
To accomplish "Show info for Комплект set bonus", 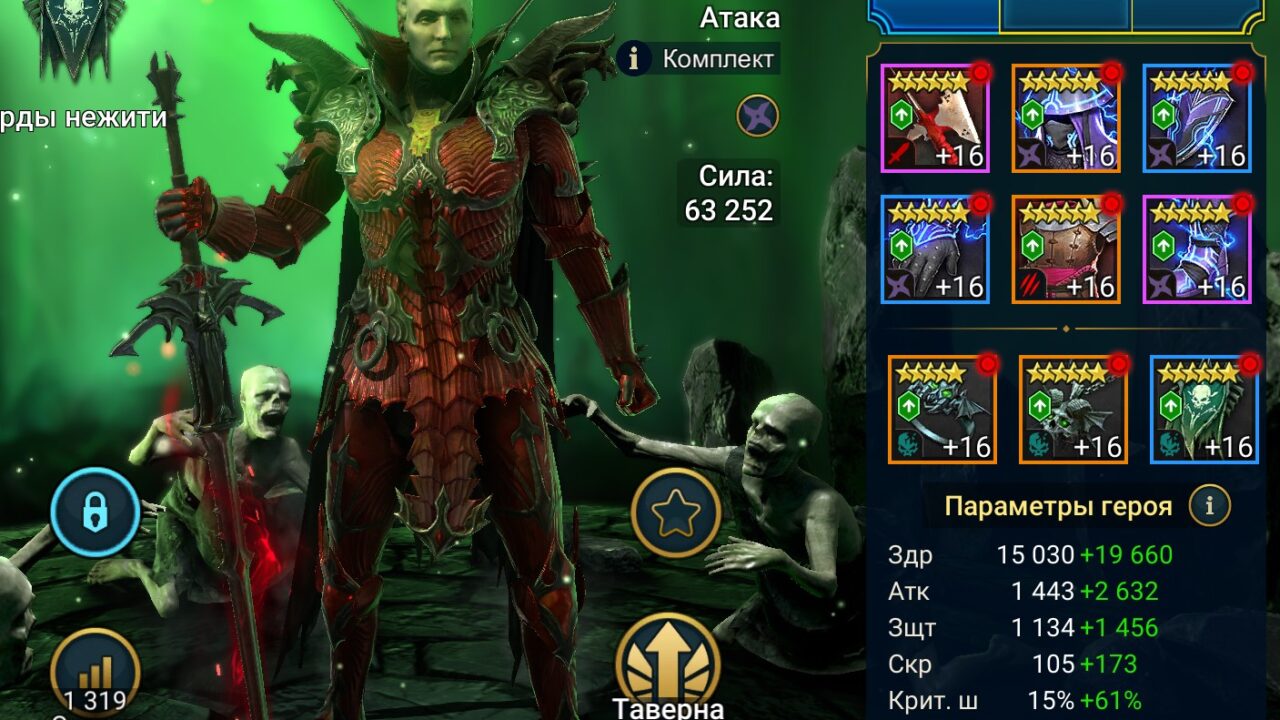I will 634,59.
